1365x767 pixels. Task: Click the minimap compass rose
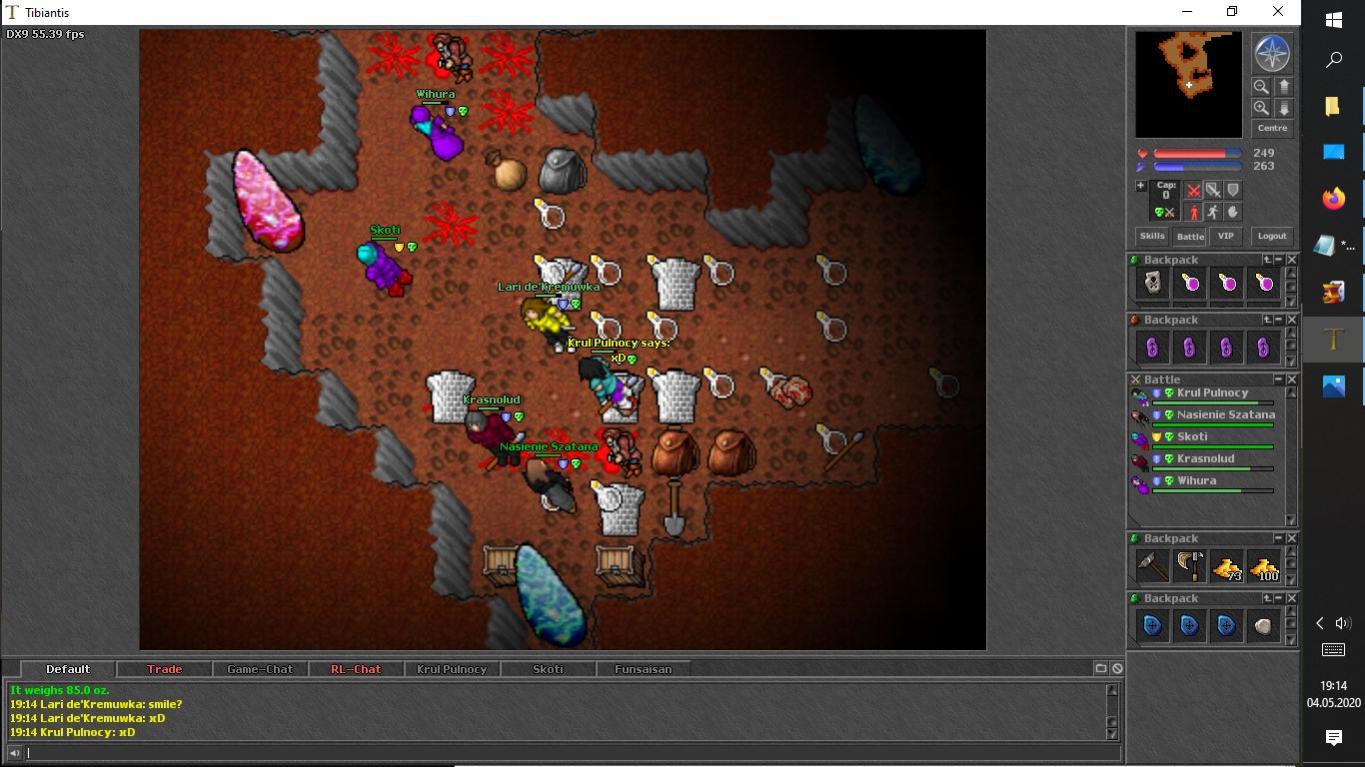tap(1272, 54)
